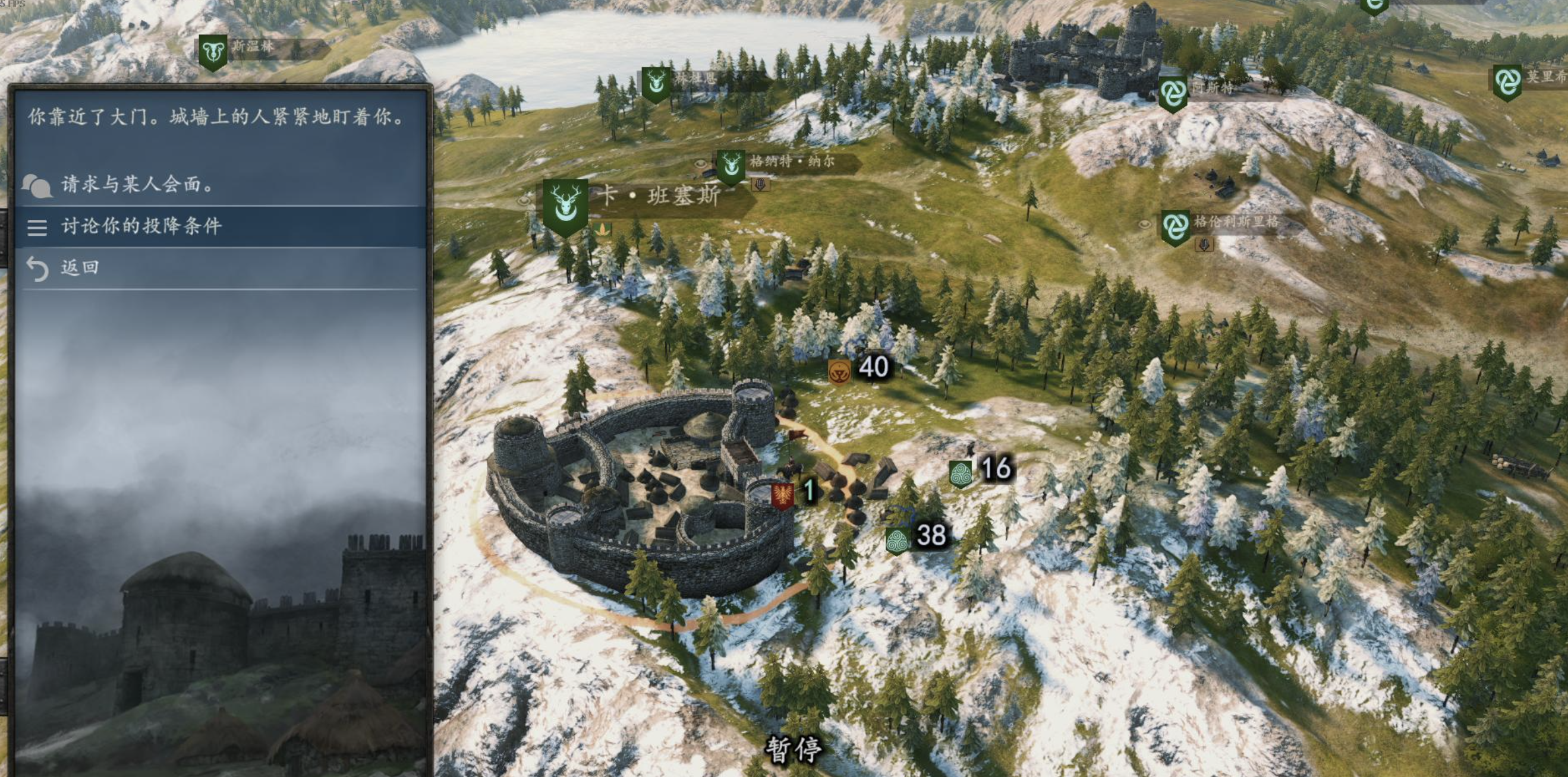The height and width of the screenshot is (777, 1568).
Task: Select the 林杜恩 settlement nameplate
Action: pyautogui.click(x=695, y=79)
